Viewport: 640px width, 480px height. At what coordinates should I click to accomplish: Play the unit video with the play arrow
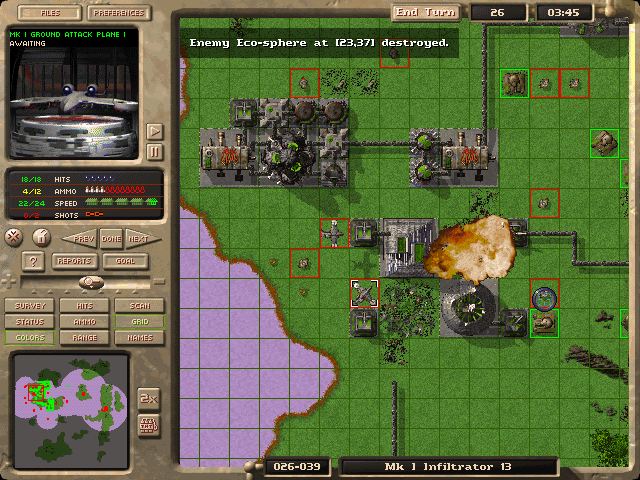click(x=154, y=131)
